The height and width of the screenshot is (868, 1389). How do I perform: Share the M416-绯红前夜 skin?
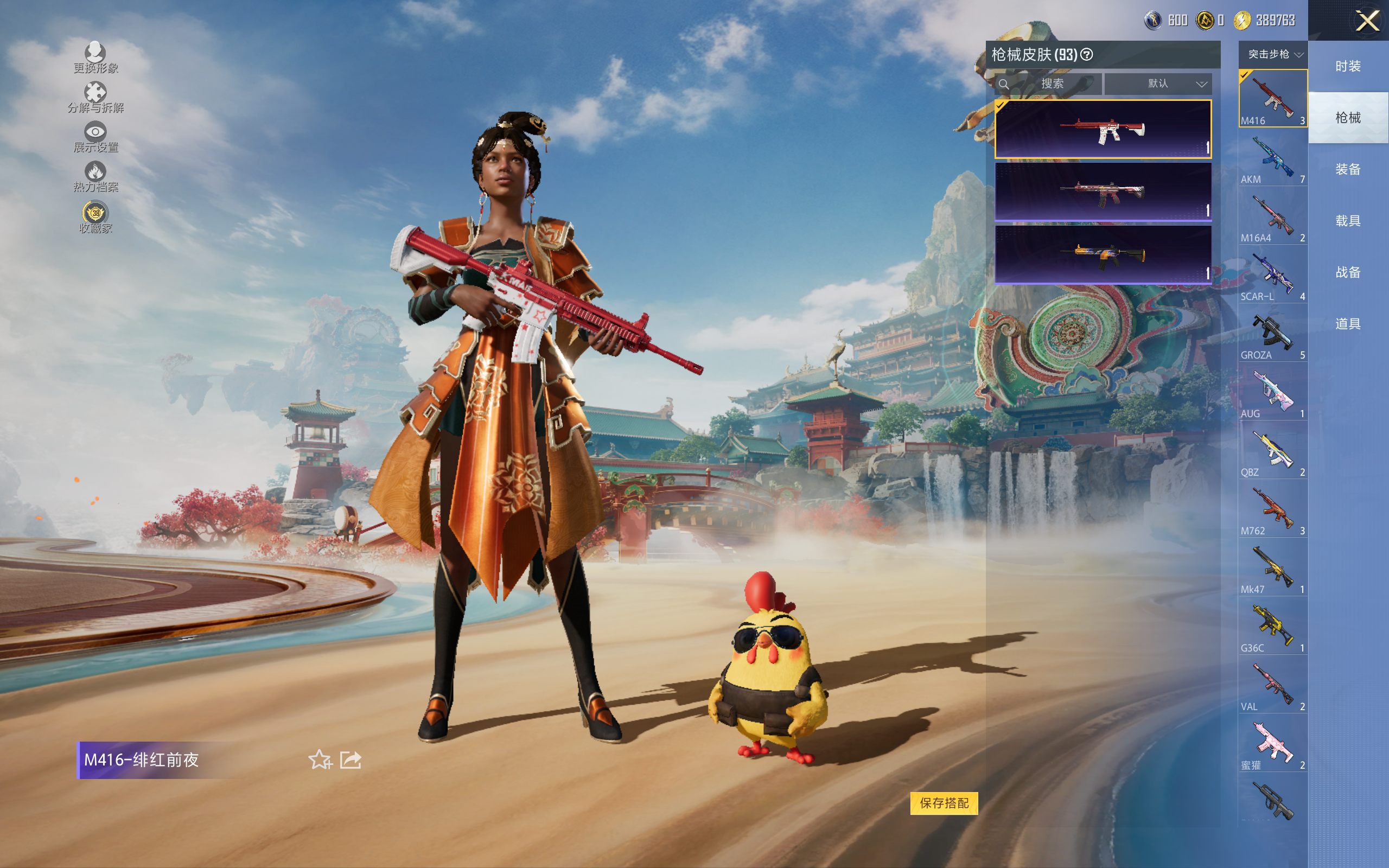(351, 760)
